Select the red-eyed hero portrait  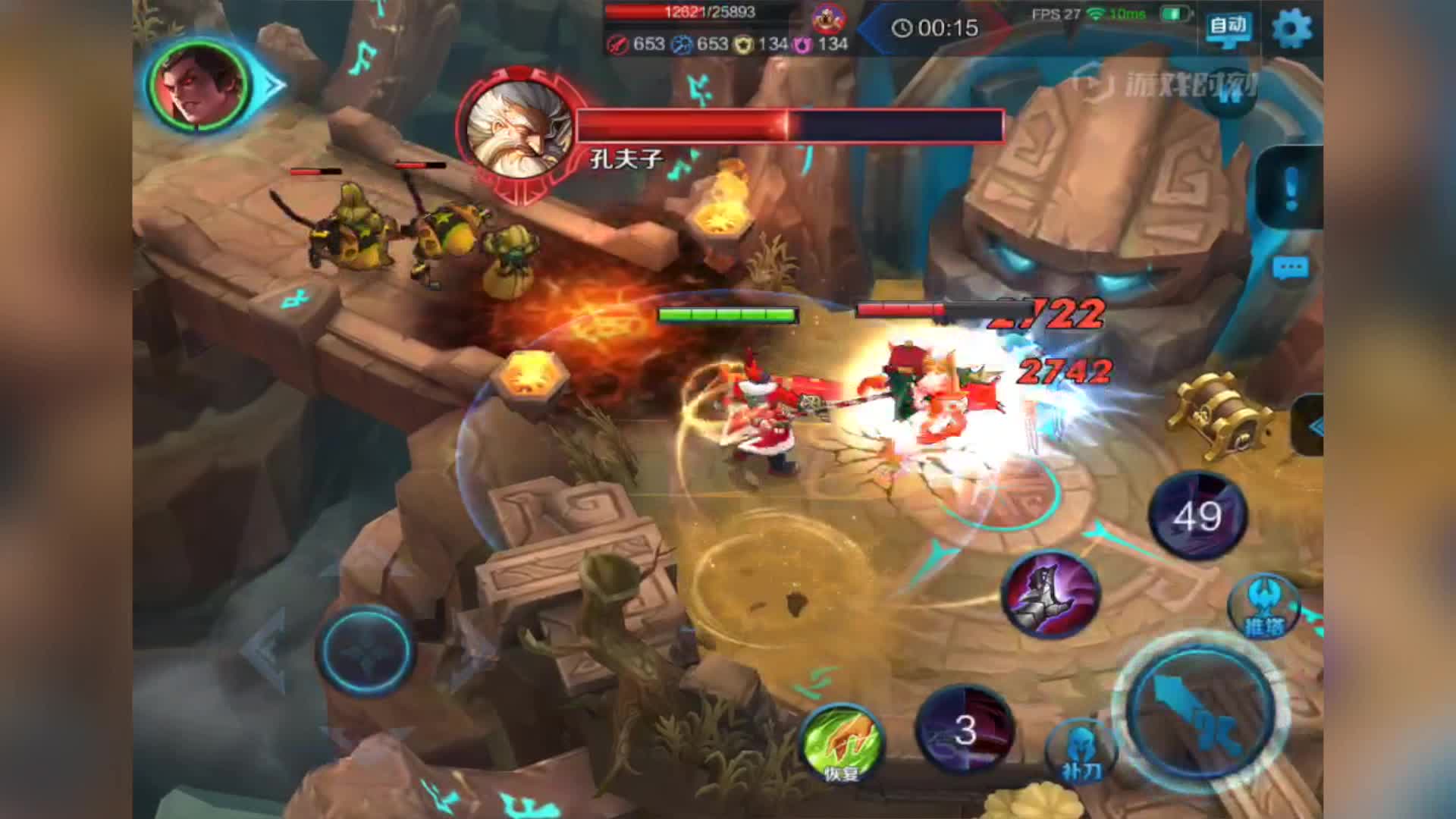199,83
